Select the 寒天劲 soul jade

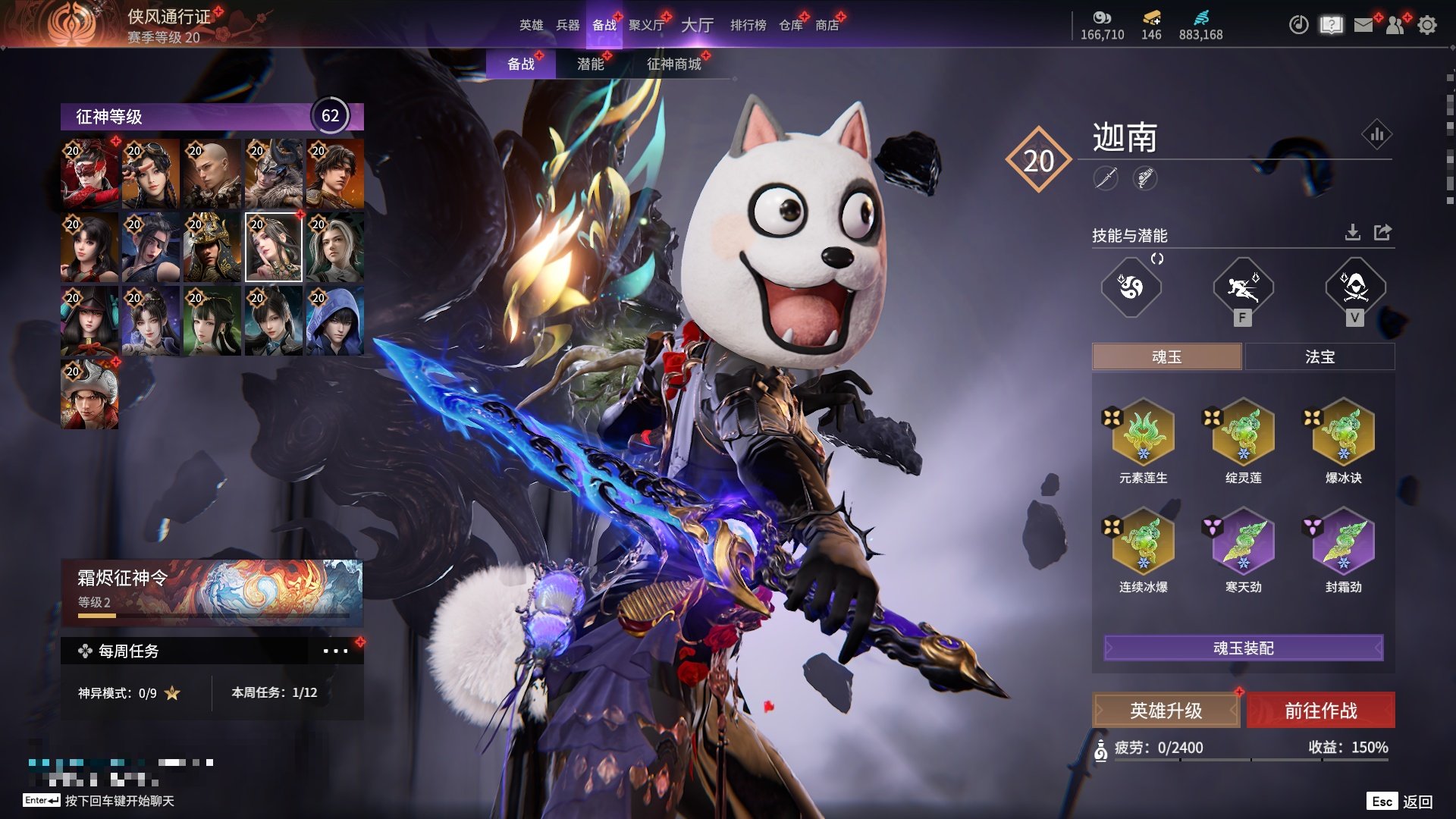[1243, 542]
